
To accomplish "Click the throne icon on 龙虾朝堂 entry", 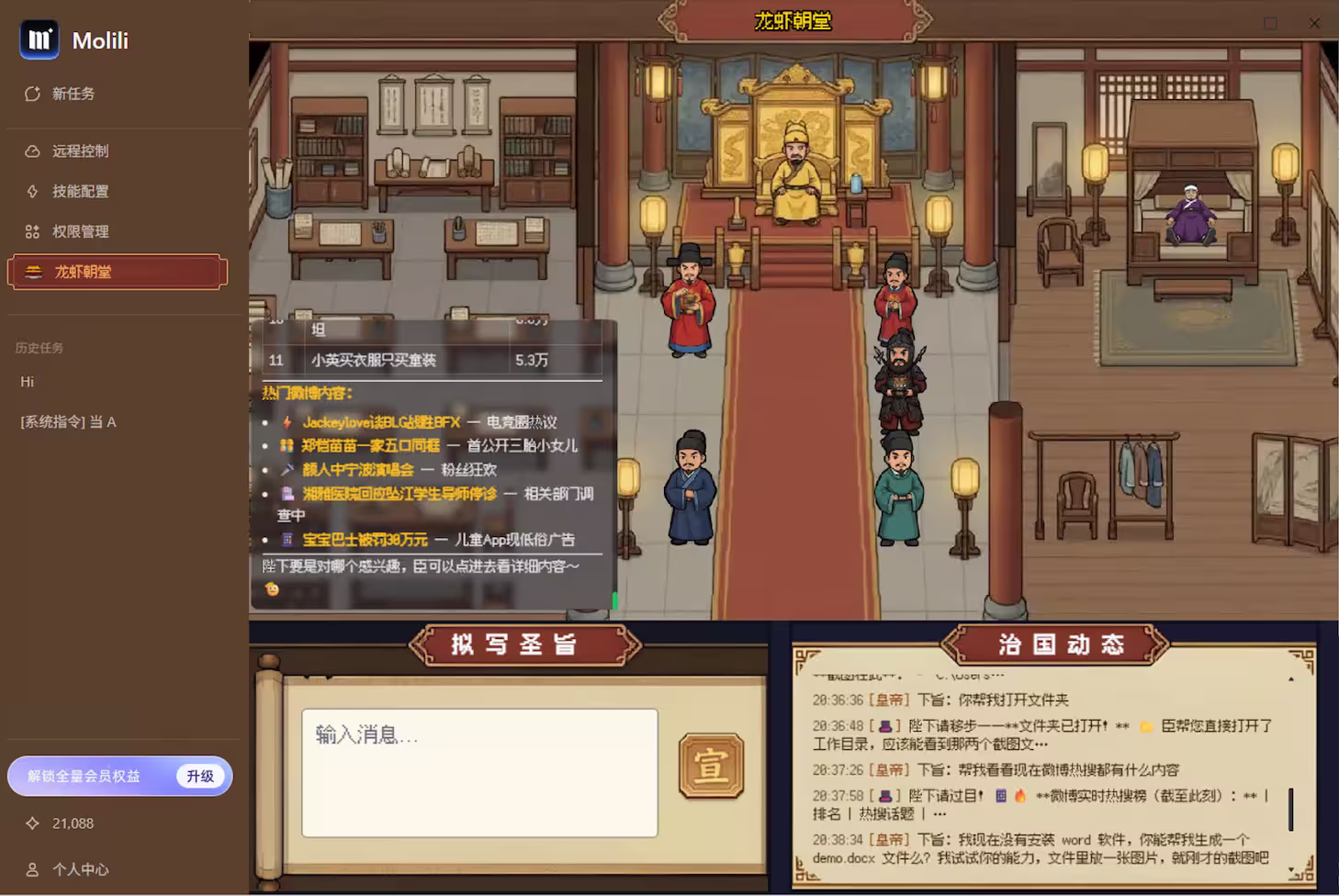I will 34,271.
